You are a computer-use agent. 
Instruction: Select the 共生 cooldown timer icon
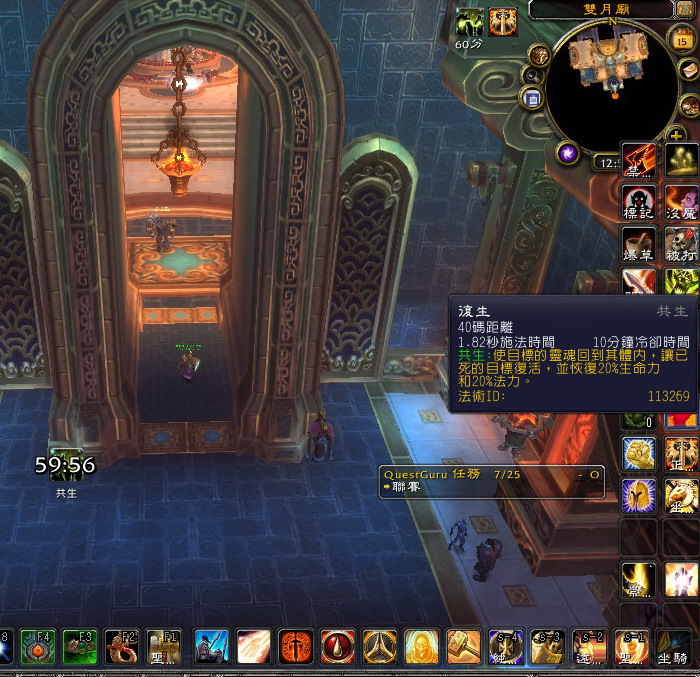(65, 465)
